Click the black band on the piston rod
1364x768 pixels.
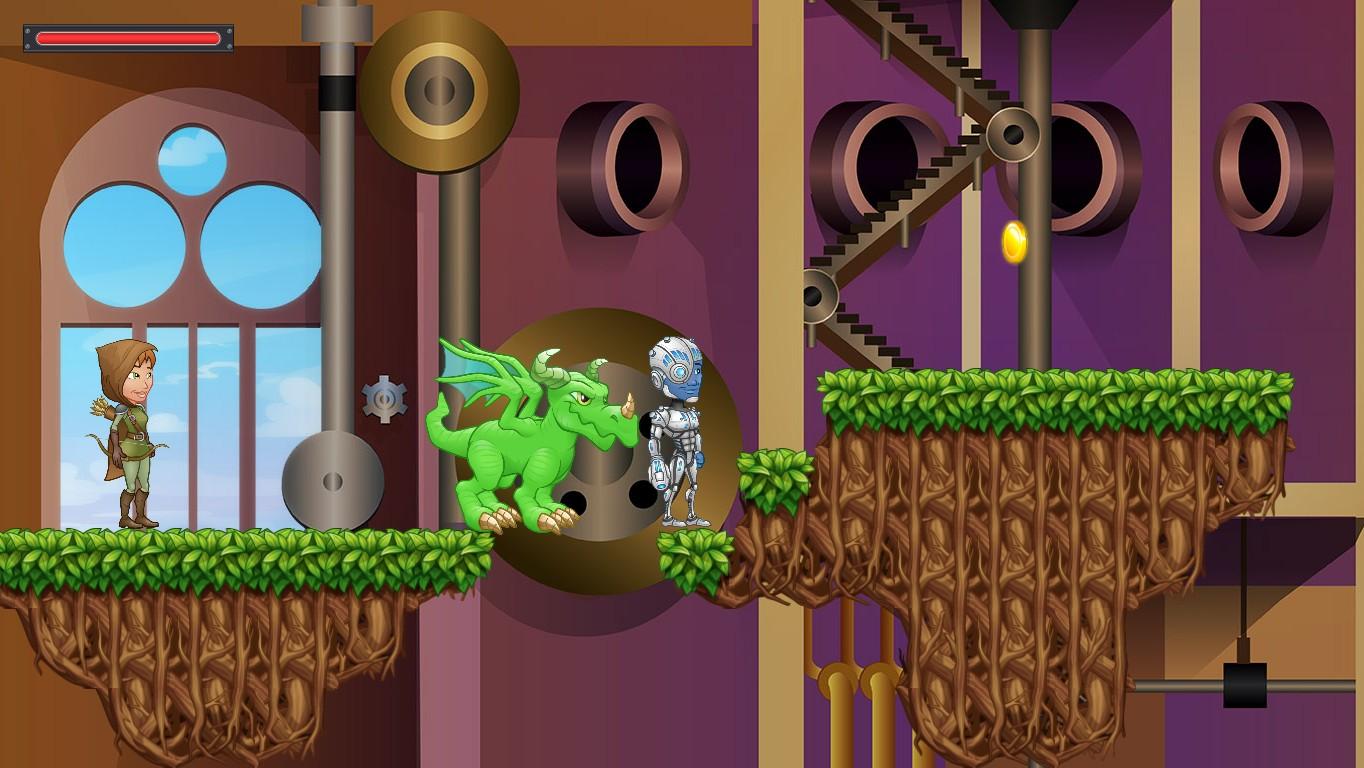point(334,92)
